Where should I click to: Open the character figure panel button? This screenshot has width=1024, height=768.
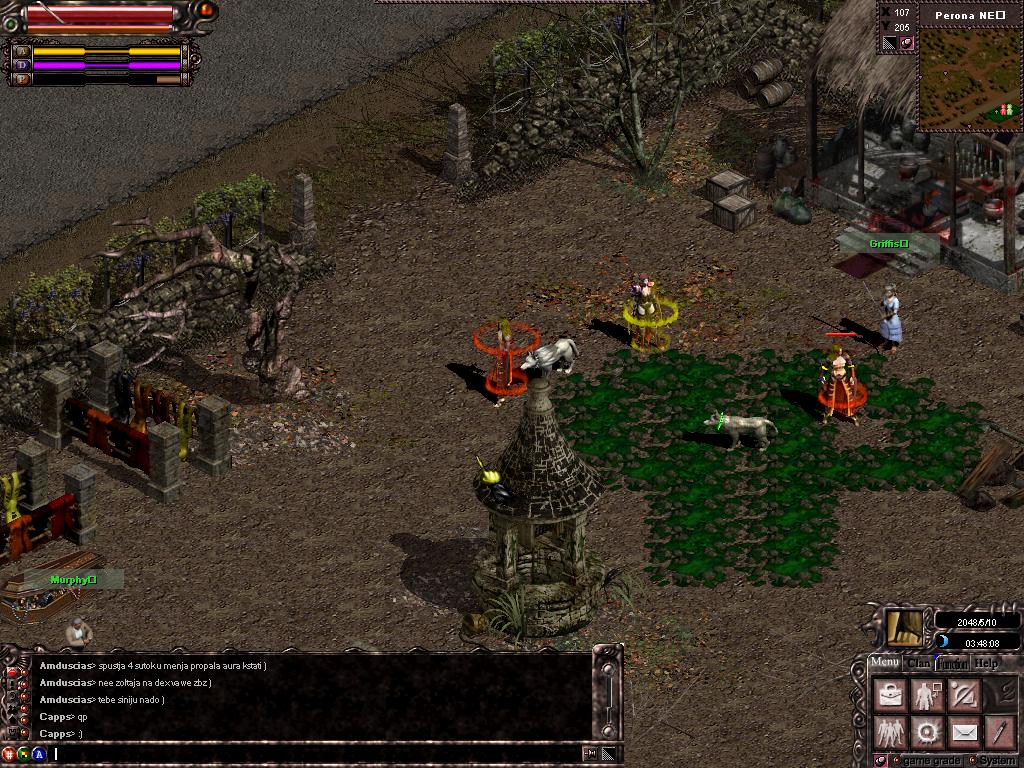tap(926, 696)
